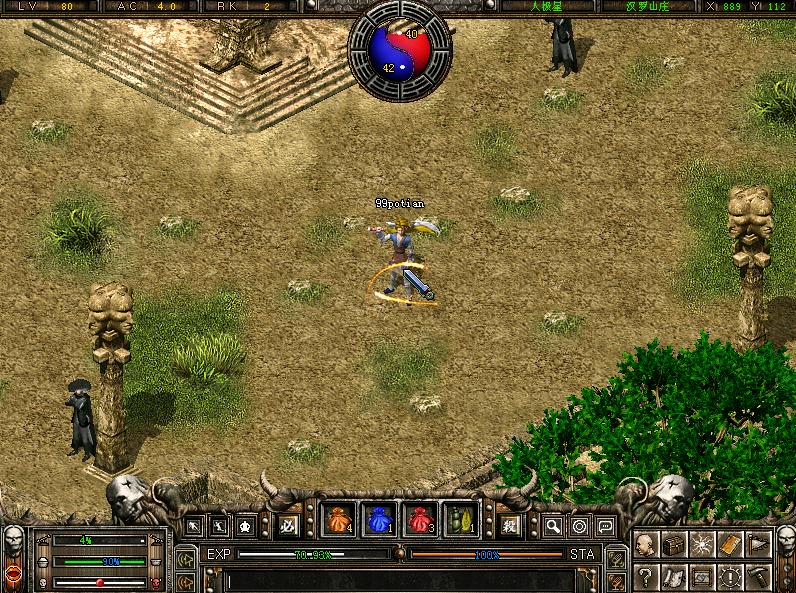The image size is (796, 593).
Task: Click the exclamation mark alert icon
Action: 730,576
